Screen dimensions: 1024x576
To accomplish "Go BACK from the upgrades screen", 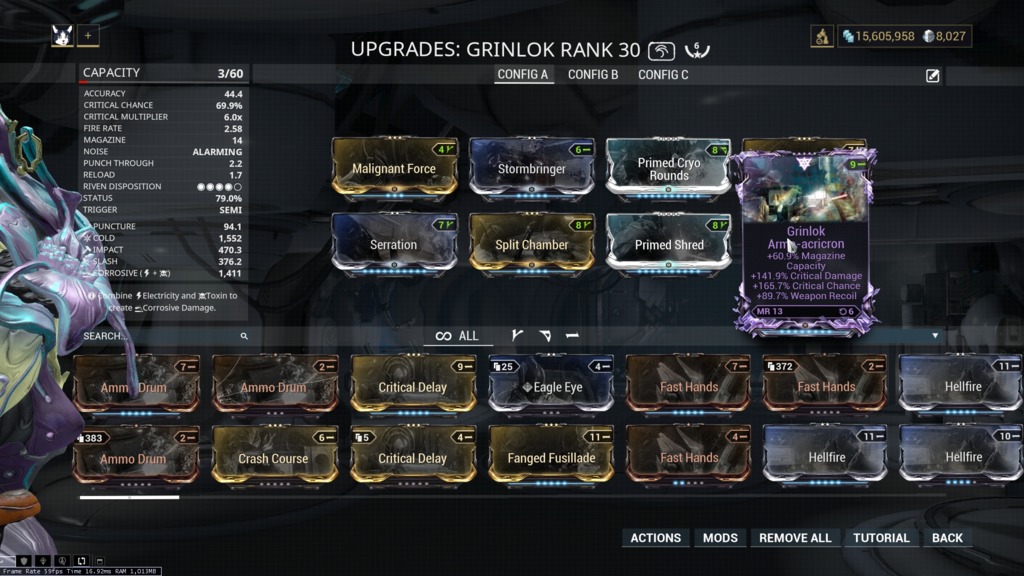I will pos(947,538).
